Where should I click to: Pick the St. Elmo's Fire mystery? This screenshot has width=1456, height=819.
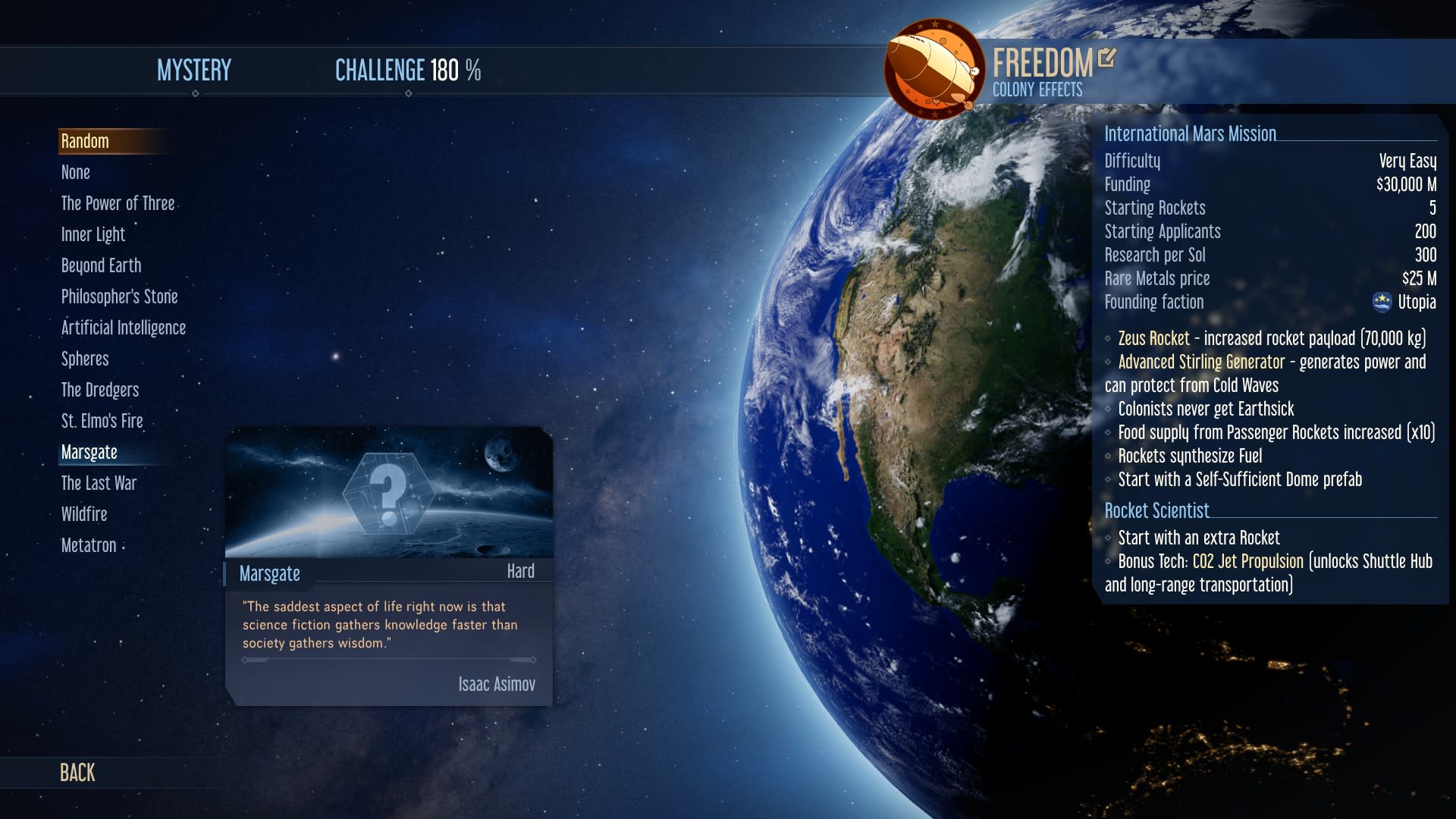[102, 421]
